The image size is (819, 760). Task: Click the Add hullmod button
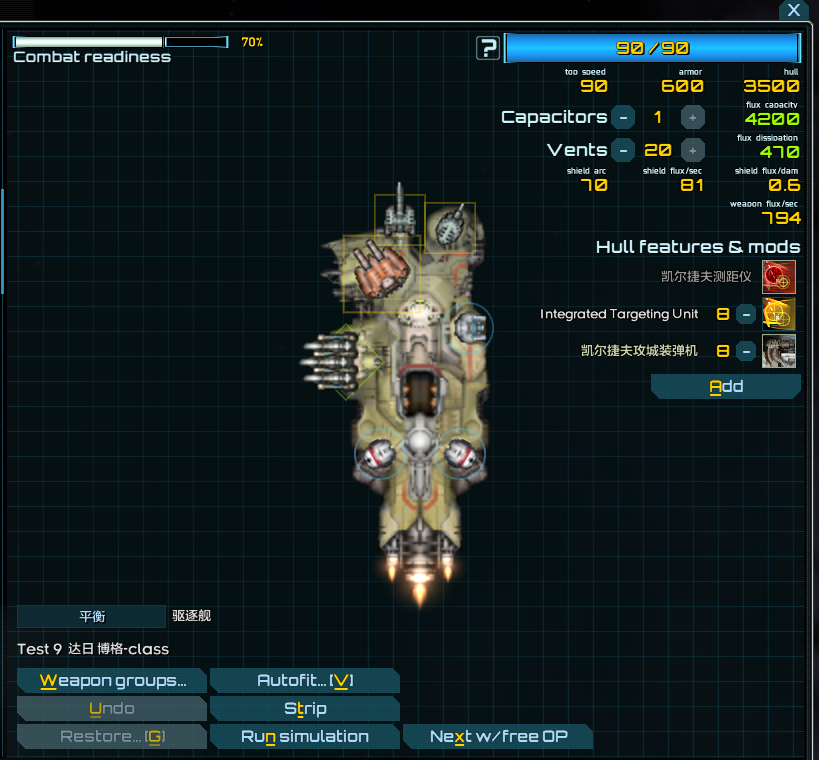(726, 387)
